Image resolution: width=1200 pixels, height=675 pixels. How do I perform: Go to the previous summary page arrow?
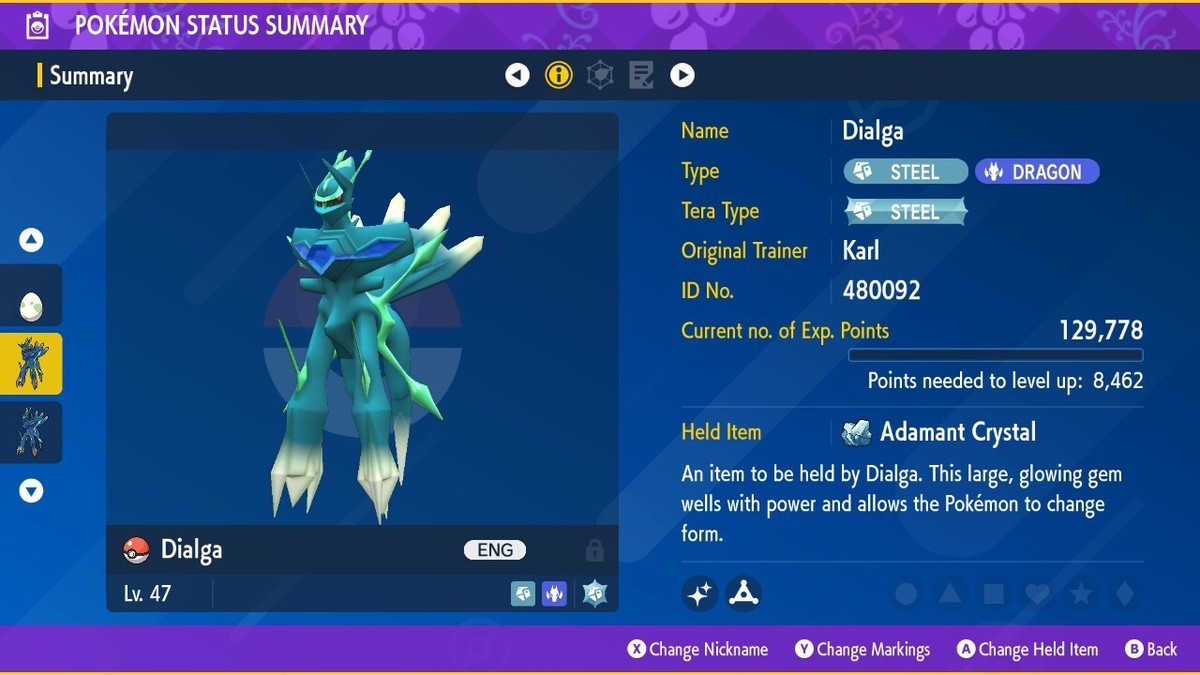point(517,75)
